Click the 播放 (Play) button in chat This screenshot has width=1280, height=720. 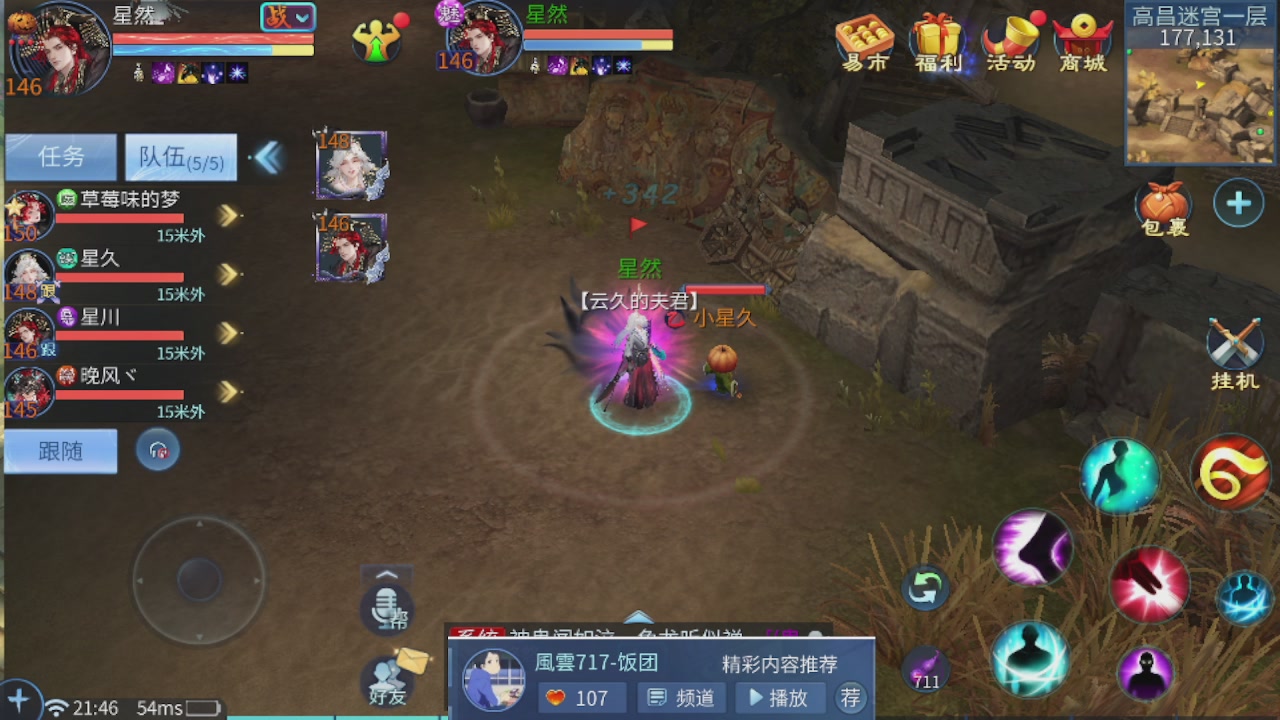click(780, 698)
